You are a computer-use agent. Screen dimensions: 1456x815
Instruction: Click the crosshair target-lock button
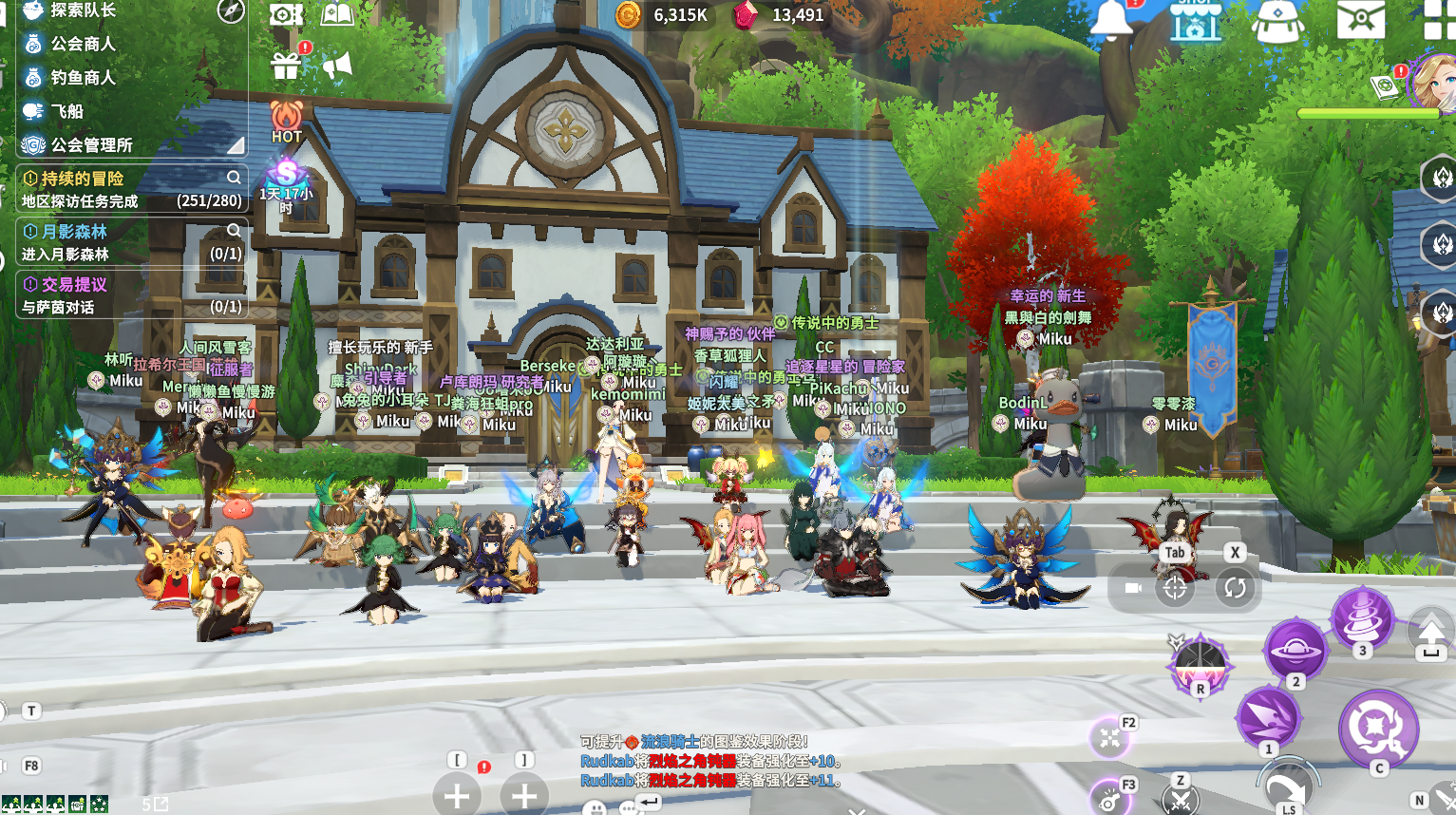pos(1175,588)
